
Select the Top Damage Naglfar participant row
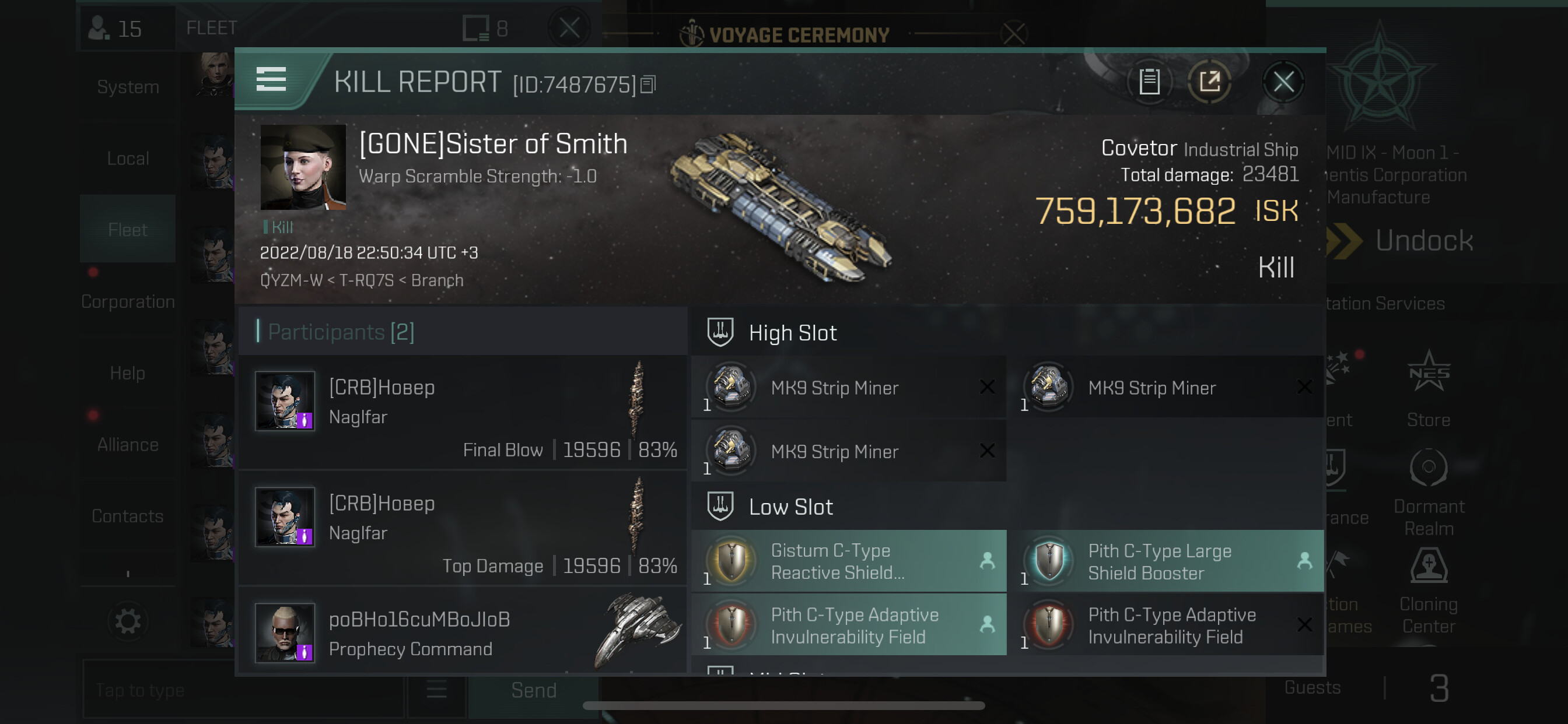[x=463, y=528]
